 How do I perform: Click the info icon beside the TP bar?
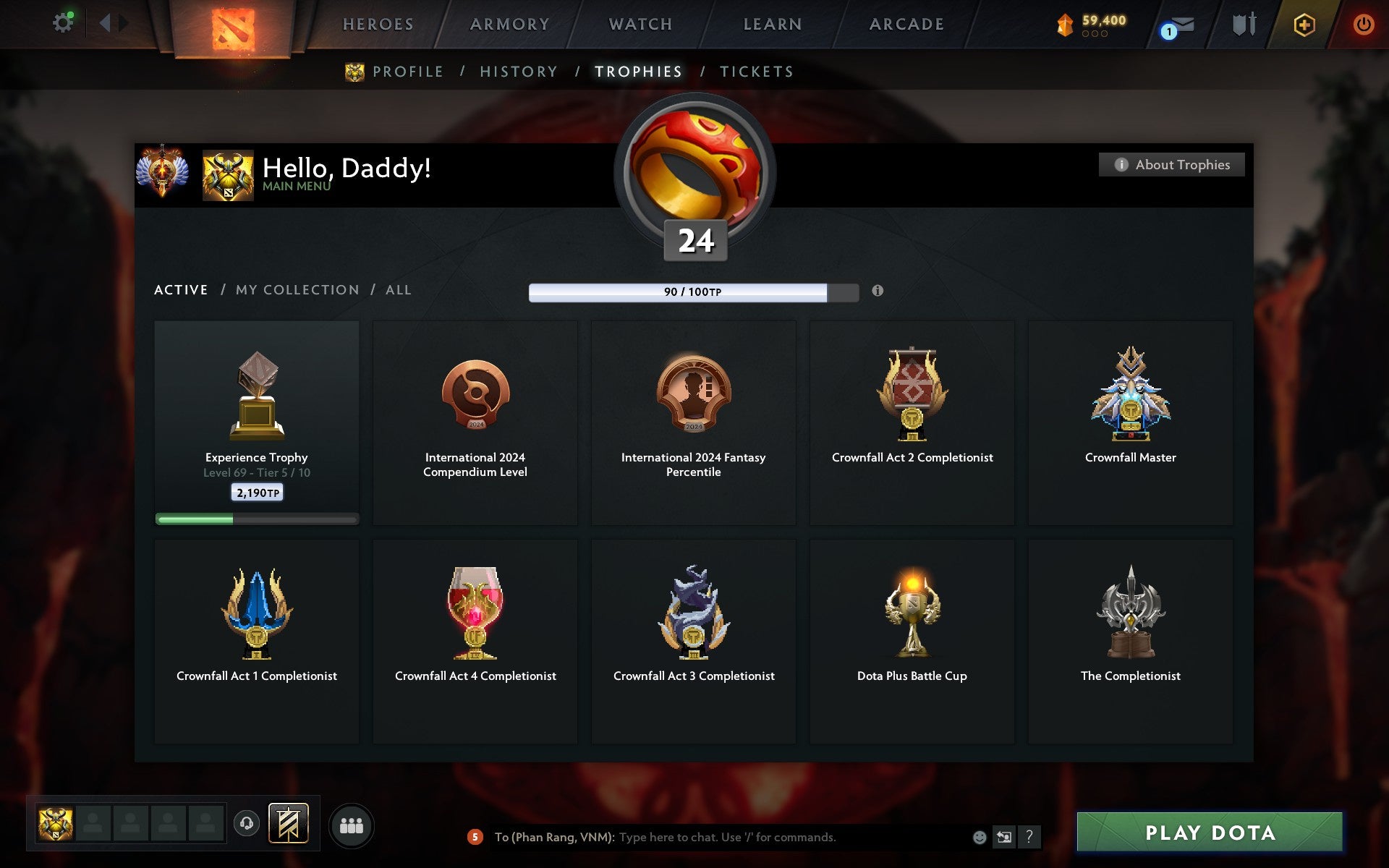click(878, 292)
